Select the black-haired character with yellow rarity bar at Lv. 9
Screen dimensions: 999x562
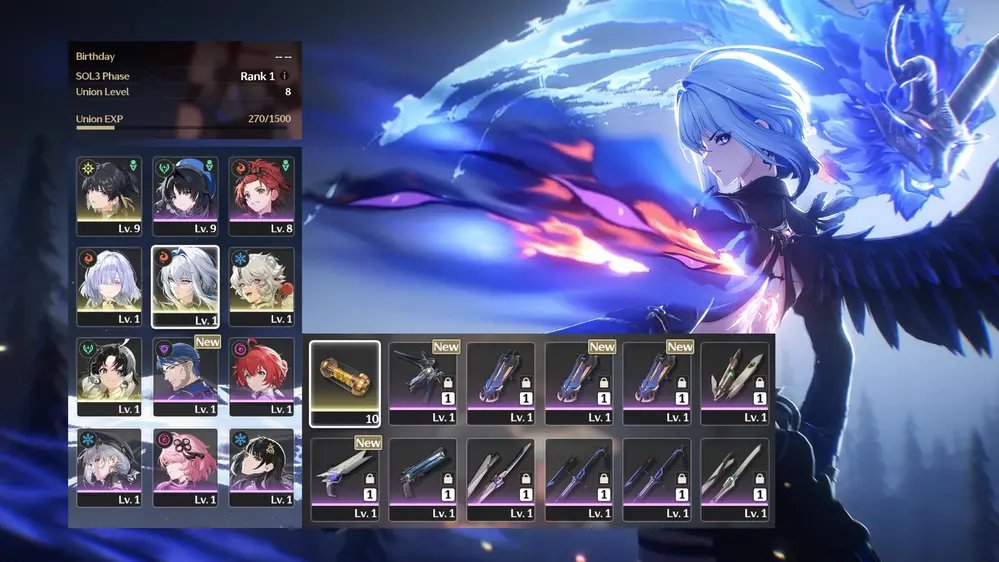click(x=109, y=195)
